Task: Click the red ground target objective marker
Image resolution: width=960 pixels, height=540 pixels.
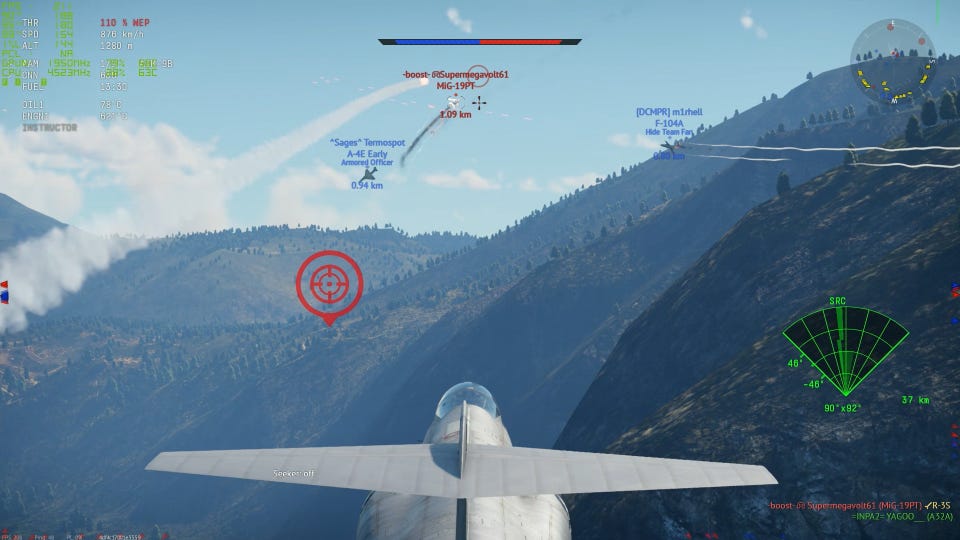Action: 328,285
